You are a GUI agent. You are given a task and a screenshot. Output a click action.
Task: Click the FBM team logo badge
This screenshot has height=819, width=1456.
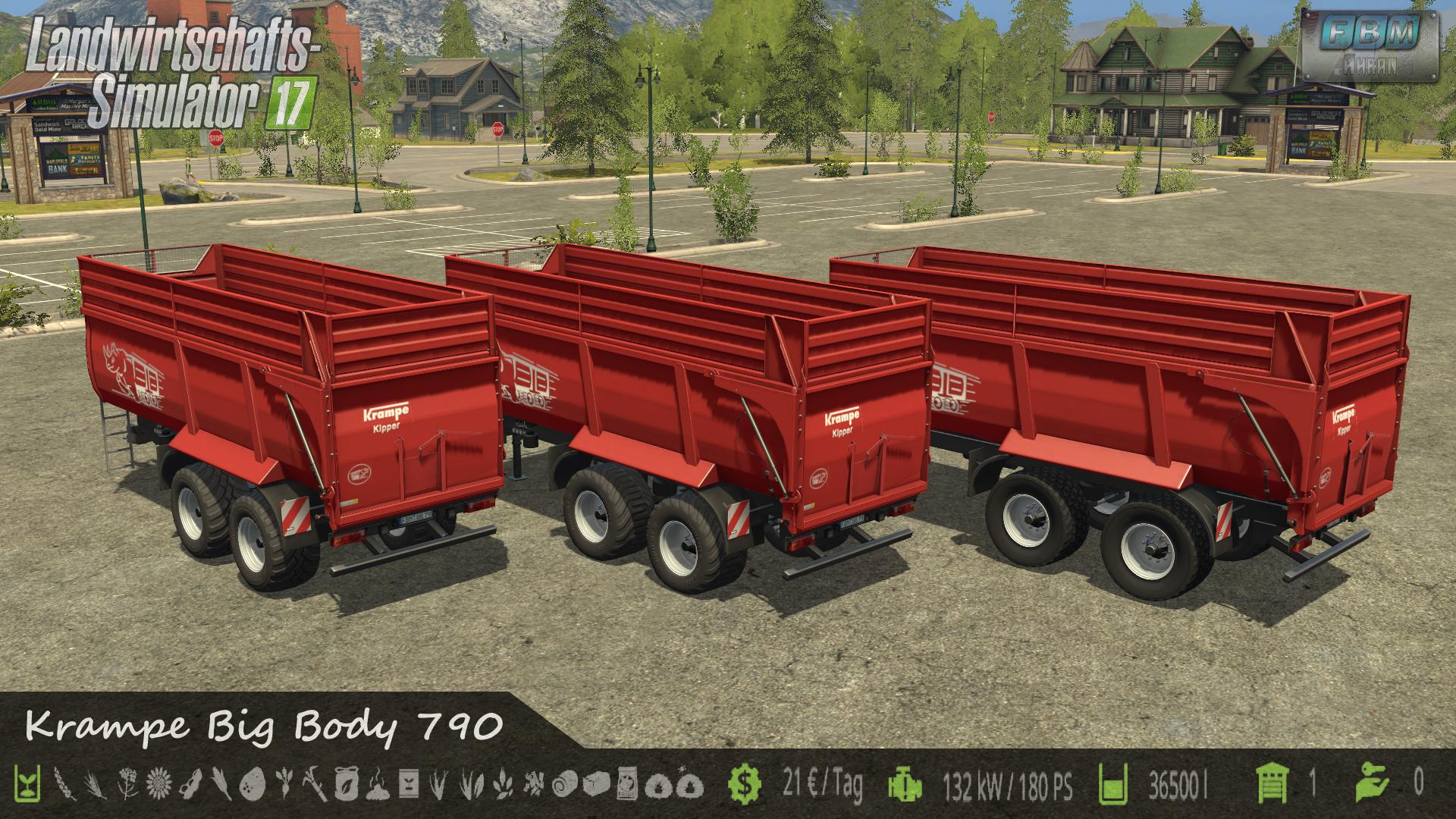coord(1370,44)
